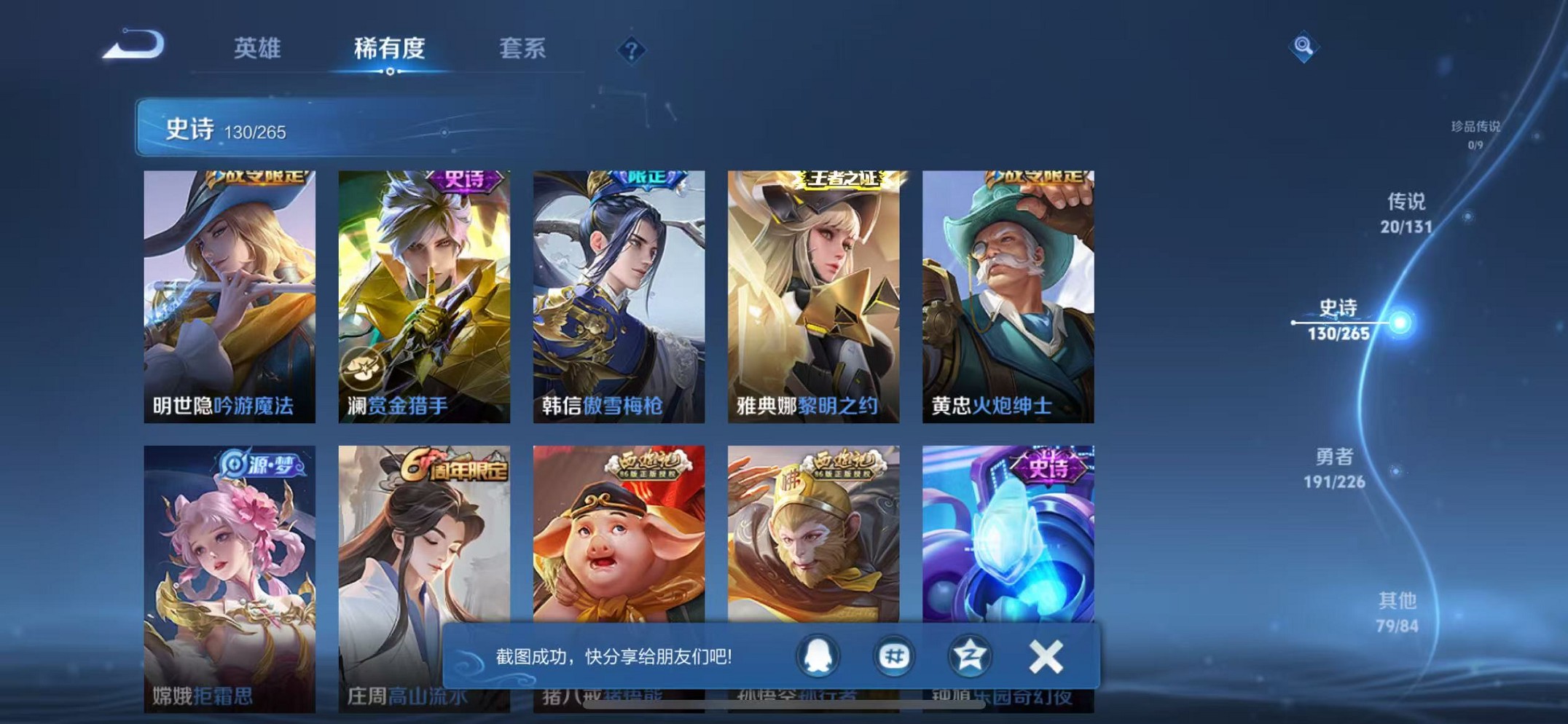This screenshot has width=1568, height=724.
Task: Switch to the 套系 tab
Action: pyautogui.click(x=523, y=50)
